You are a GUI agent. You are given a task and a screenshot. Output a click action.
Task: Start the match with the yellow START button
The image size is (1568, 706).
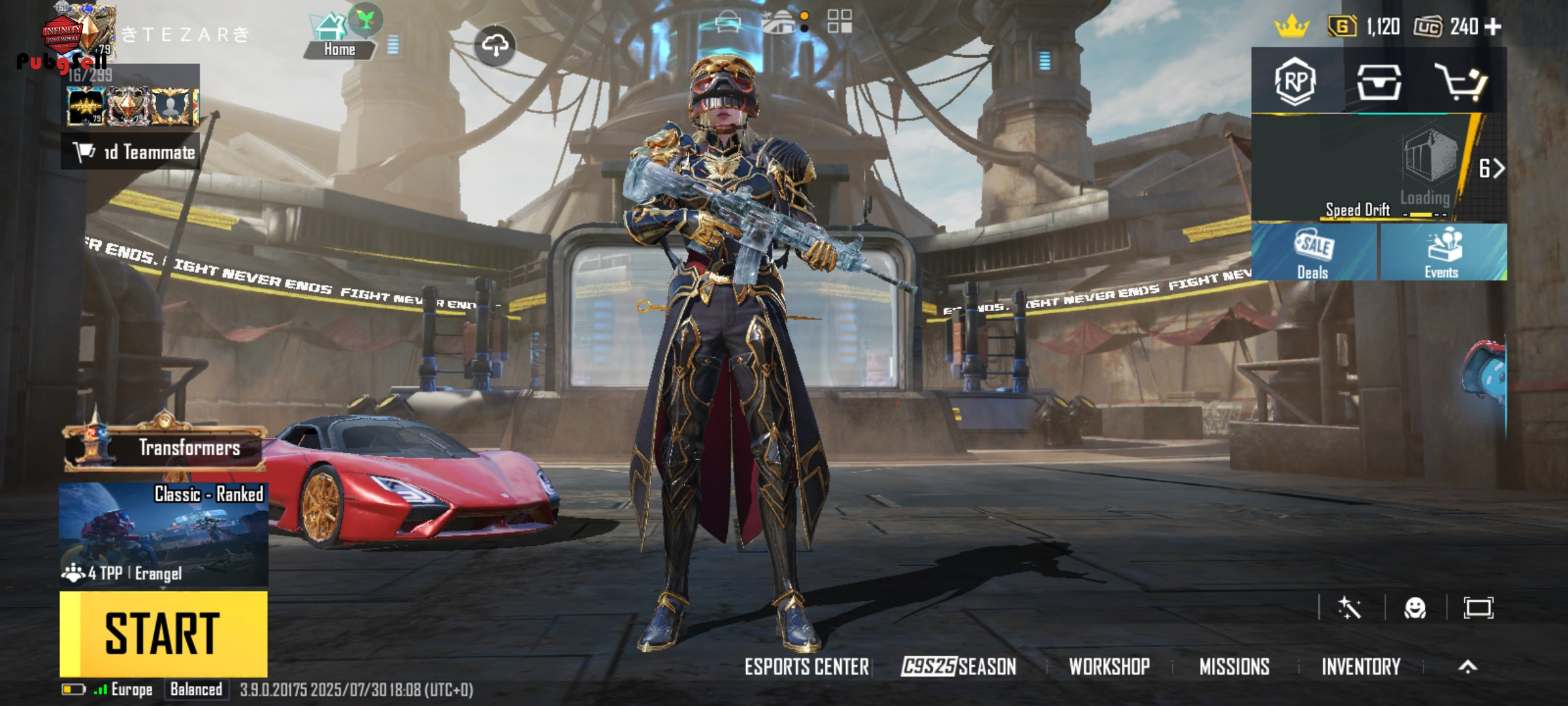(163, 633)
